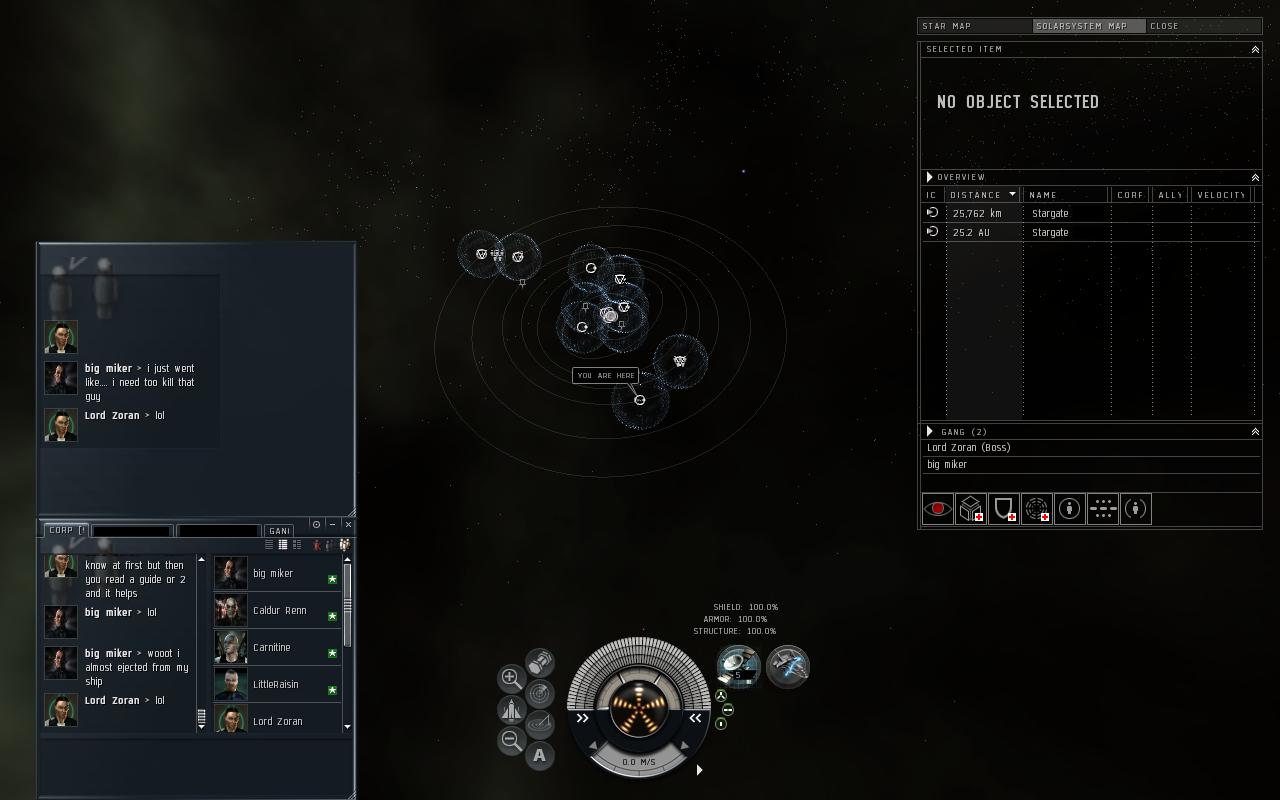Select Carnitine in the member list
Screen dimensions: 1280x800
(271, 647)
